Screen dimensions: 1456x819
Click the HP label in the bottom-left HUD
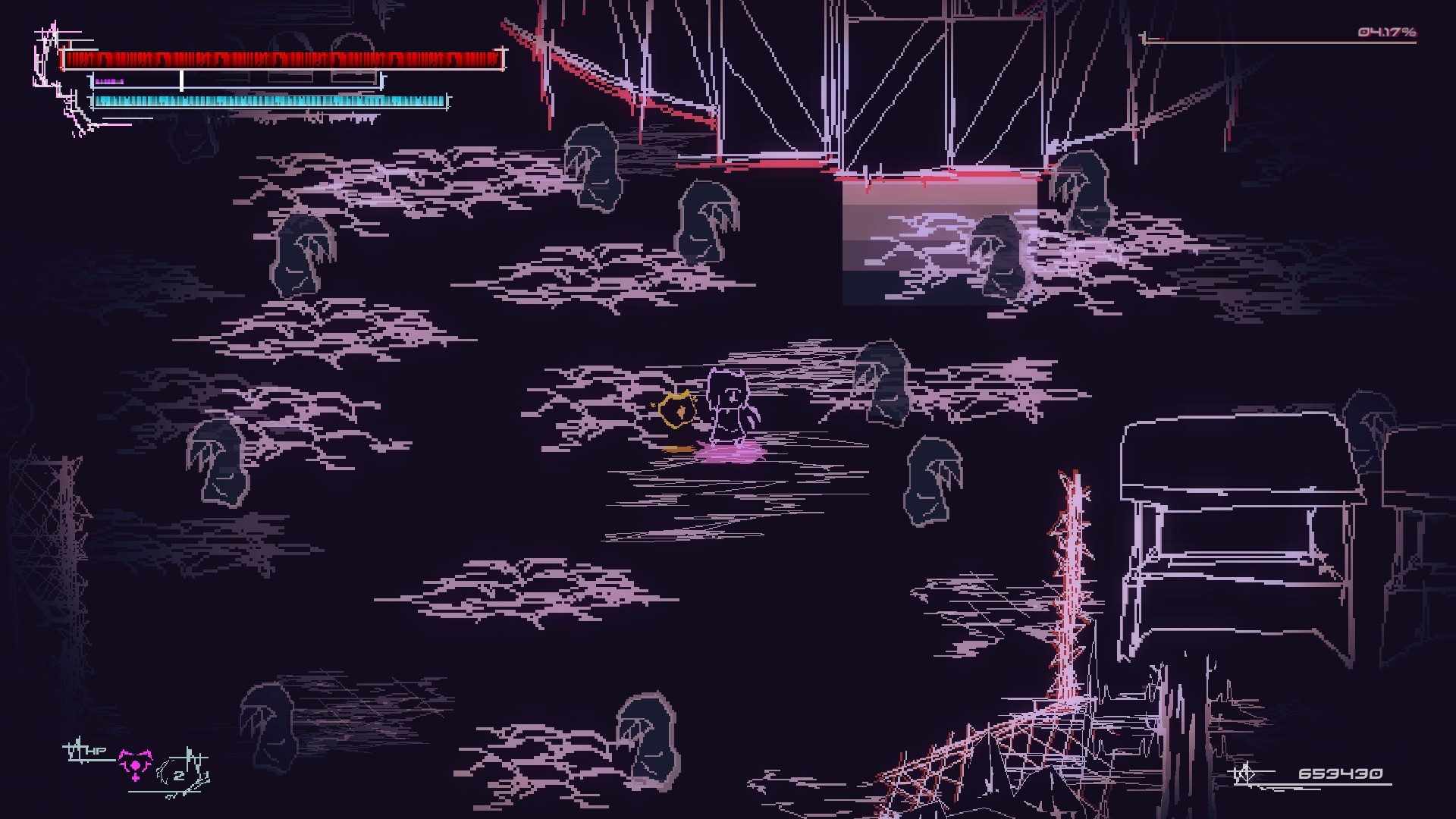click(x=96, y=751)
